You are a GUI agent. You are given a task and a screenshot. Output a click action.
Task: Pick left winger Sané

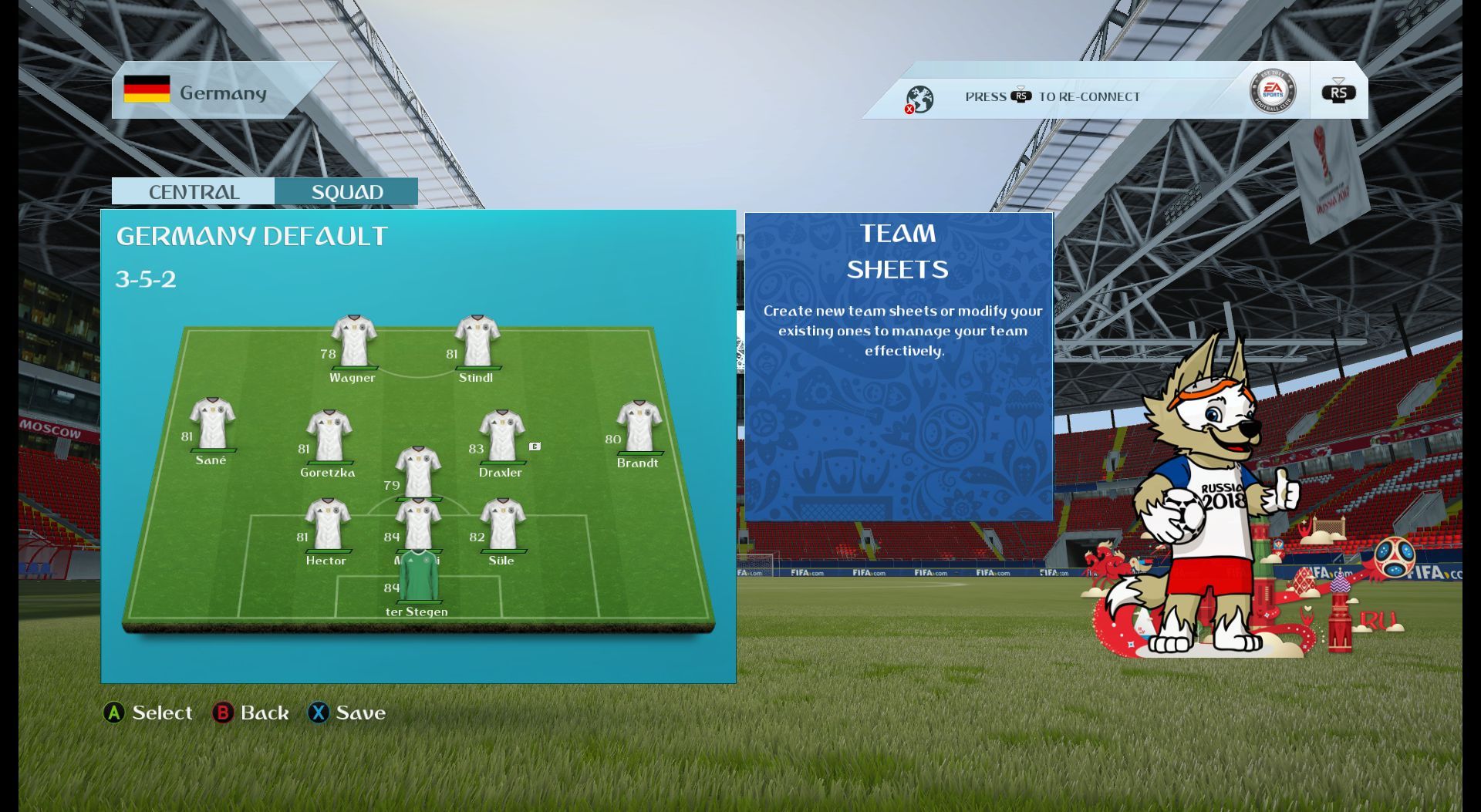click(212, 424)
